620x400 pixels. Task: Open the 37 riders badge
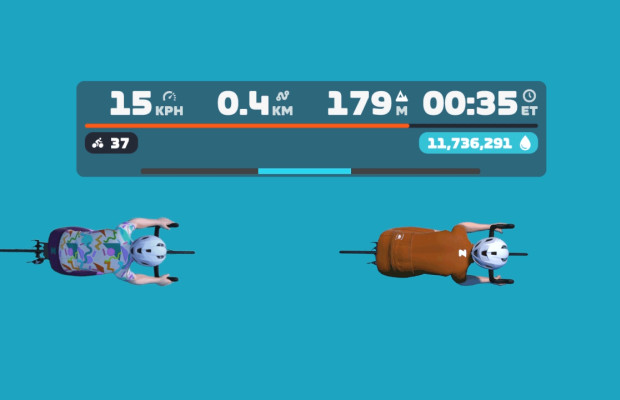(x=111, y=143)
